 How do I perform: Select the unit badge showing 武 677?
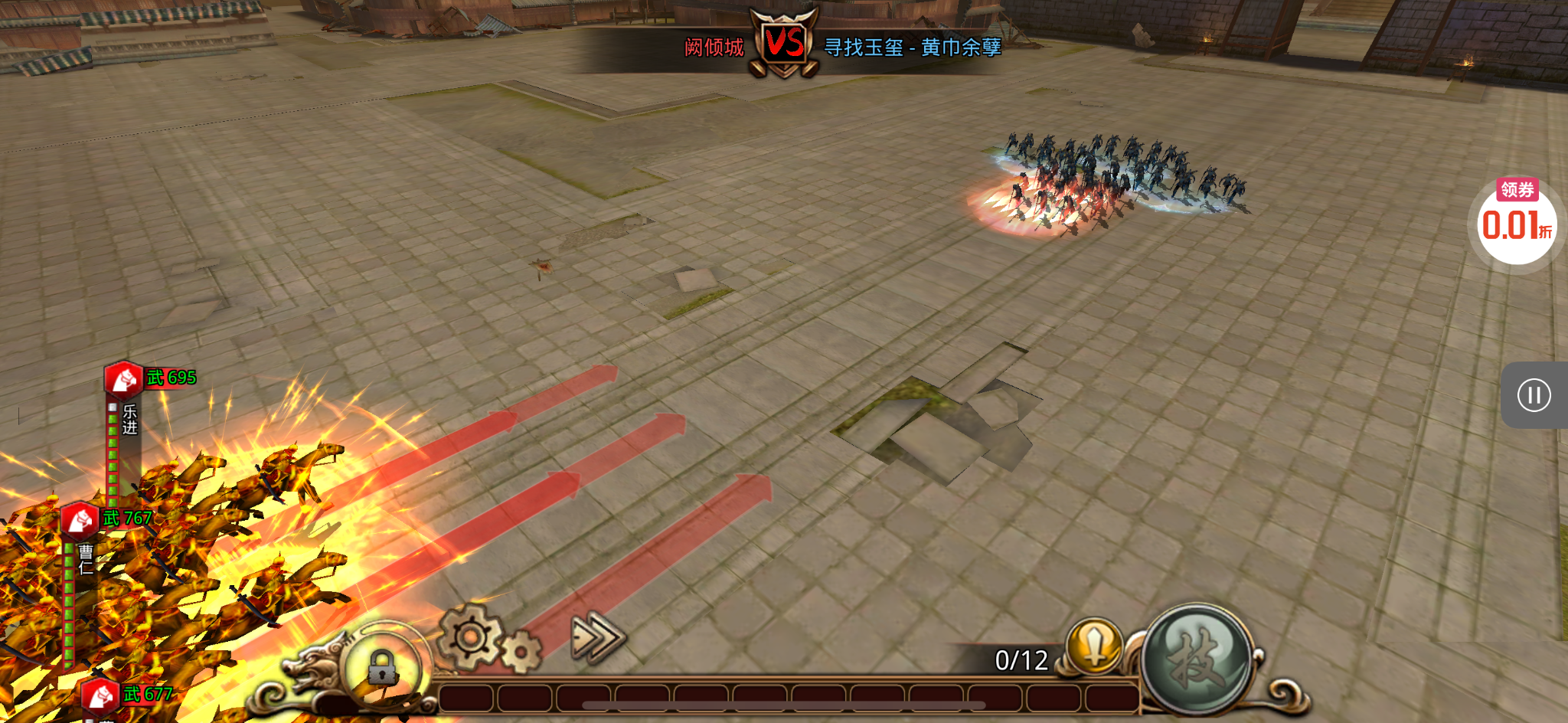coord(100,695)
